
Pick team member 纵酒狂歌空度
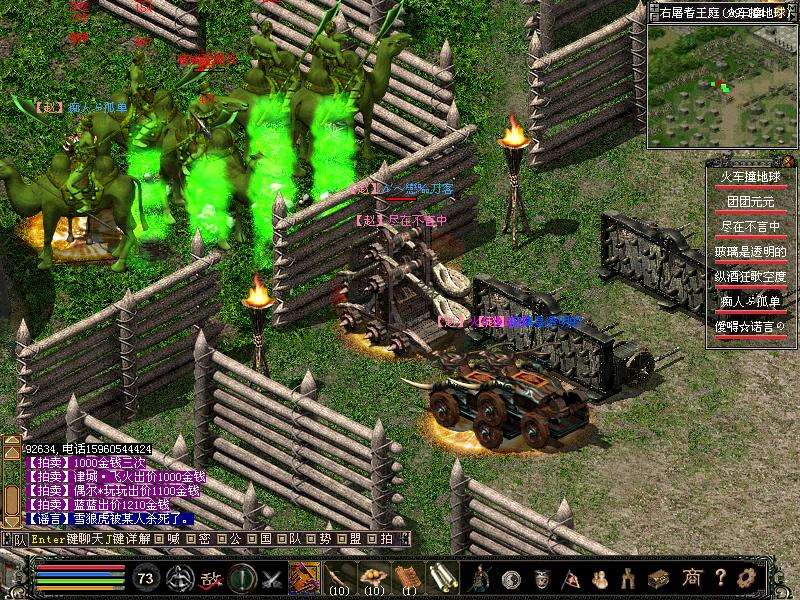(x=750, y=276)
